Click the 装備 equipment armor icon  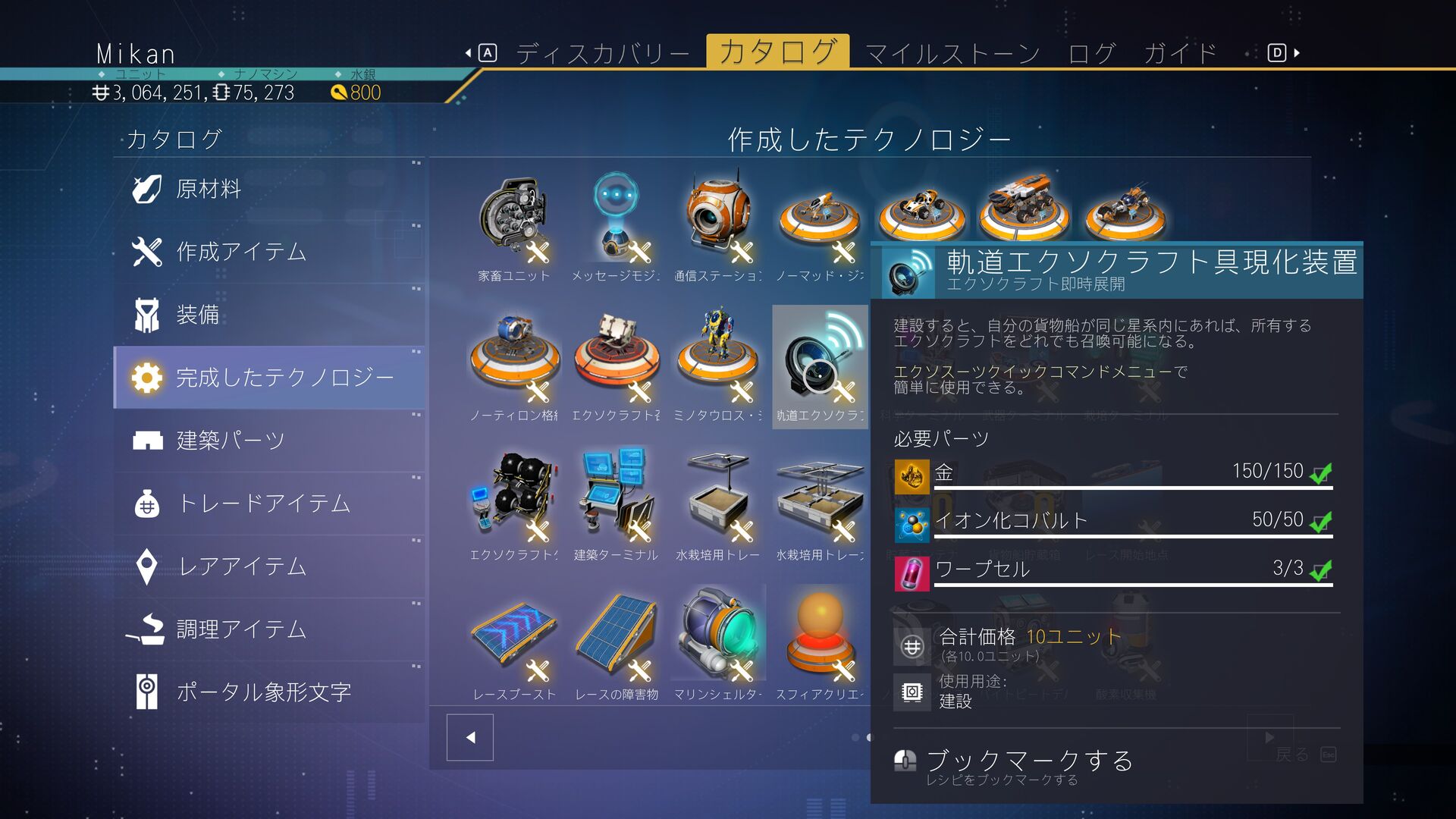(x=147, y=315)
